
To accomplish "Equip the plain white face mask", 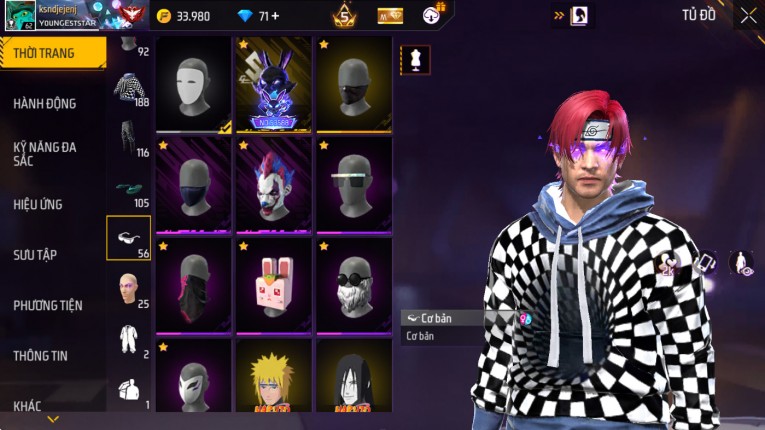I will [194, 85].
